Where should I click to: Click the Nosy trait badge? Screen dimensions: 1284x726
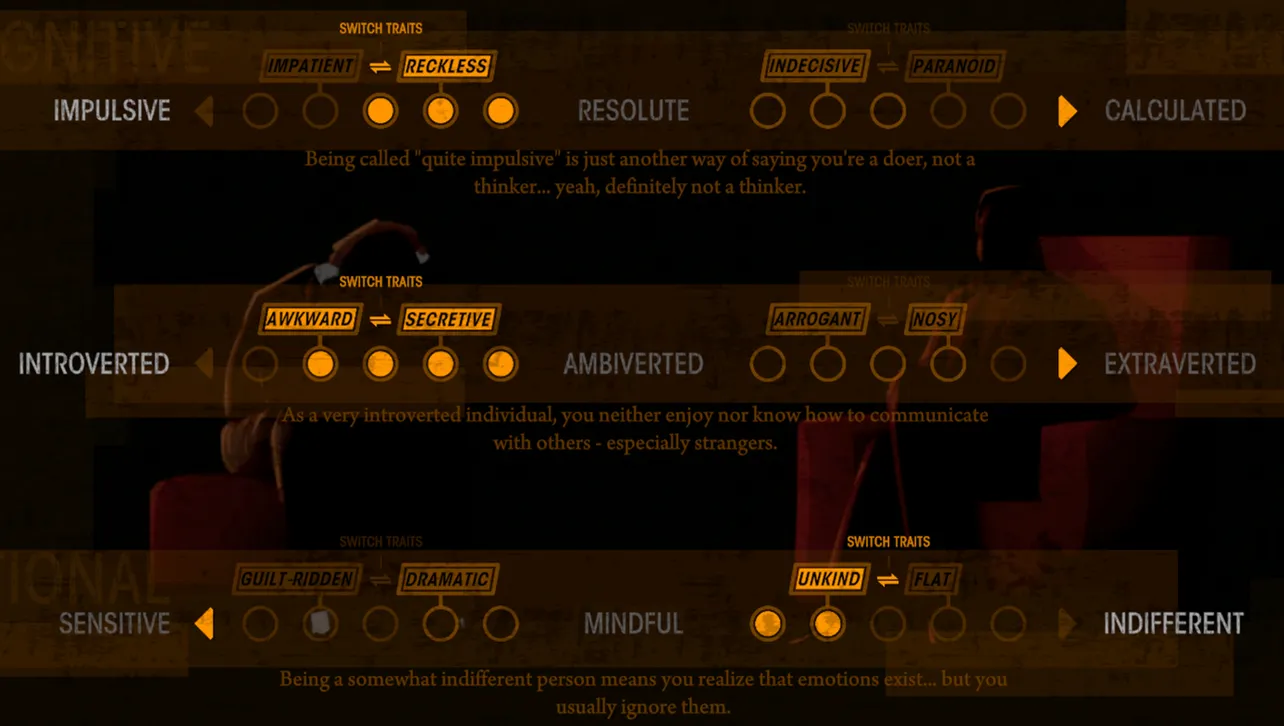click(935, 319)
